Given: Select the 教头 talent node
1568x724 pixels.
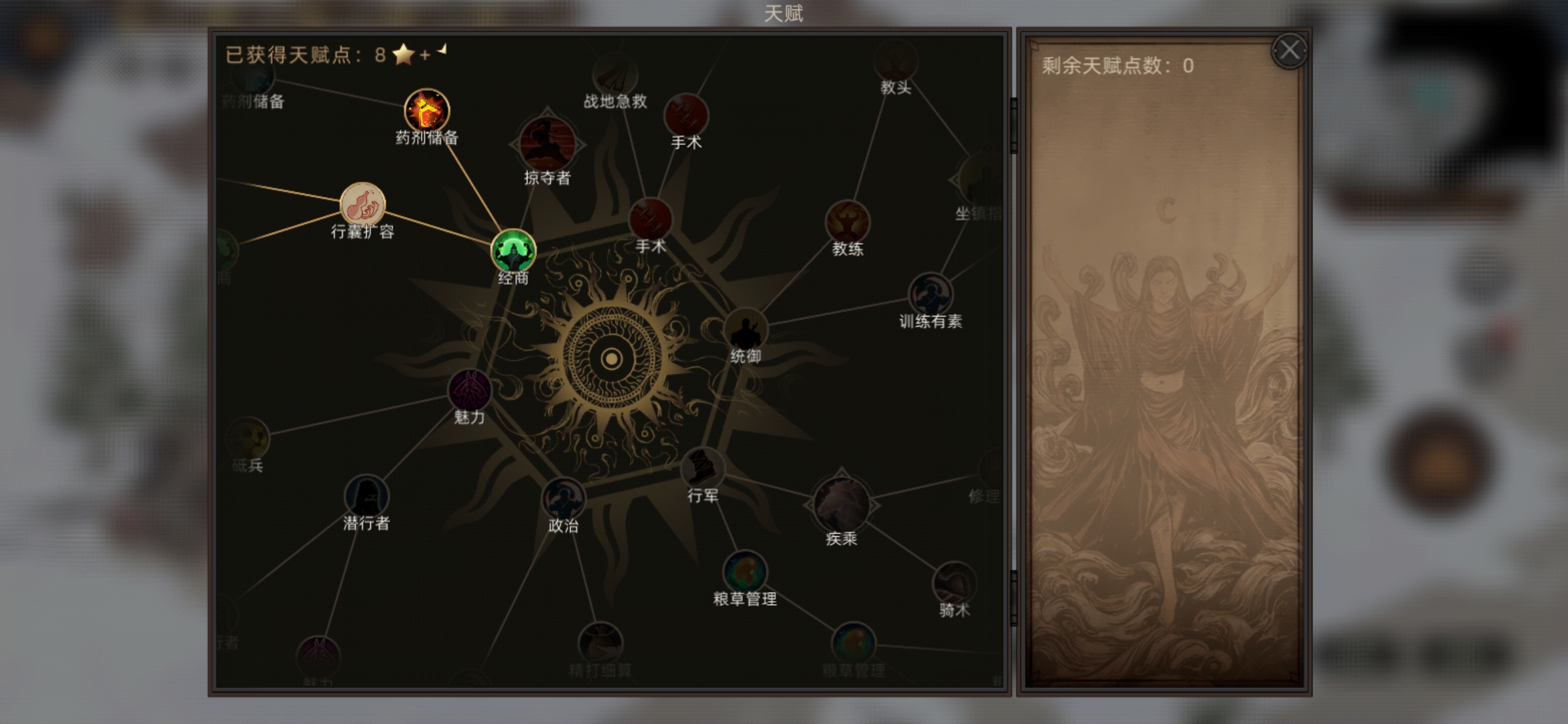Looking at the screenshot, I should [x=895, y=62].
